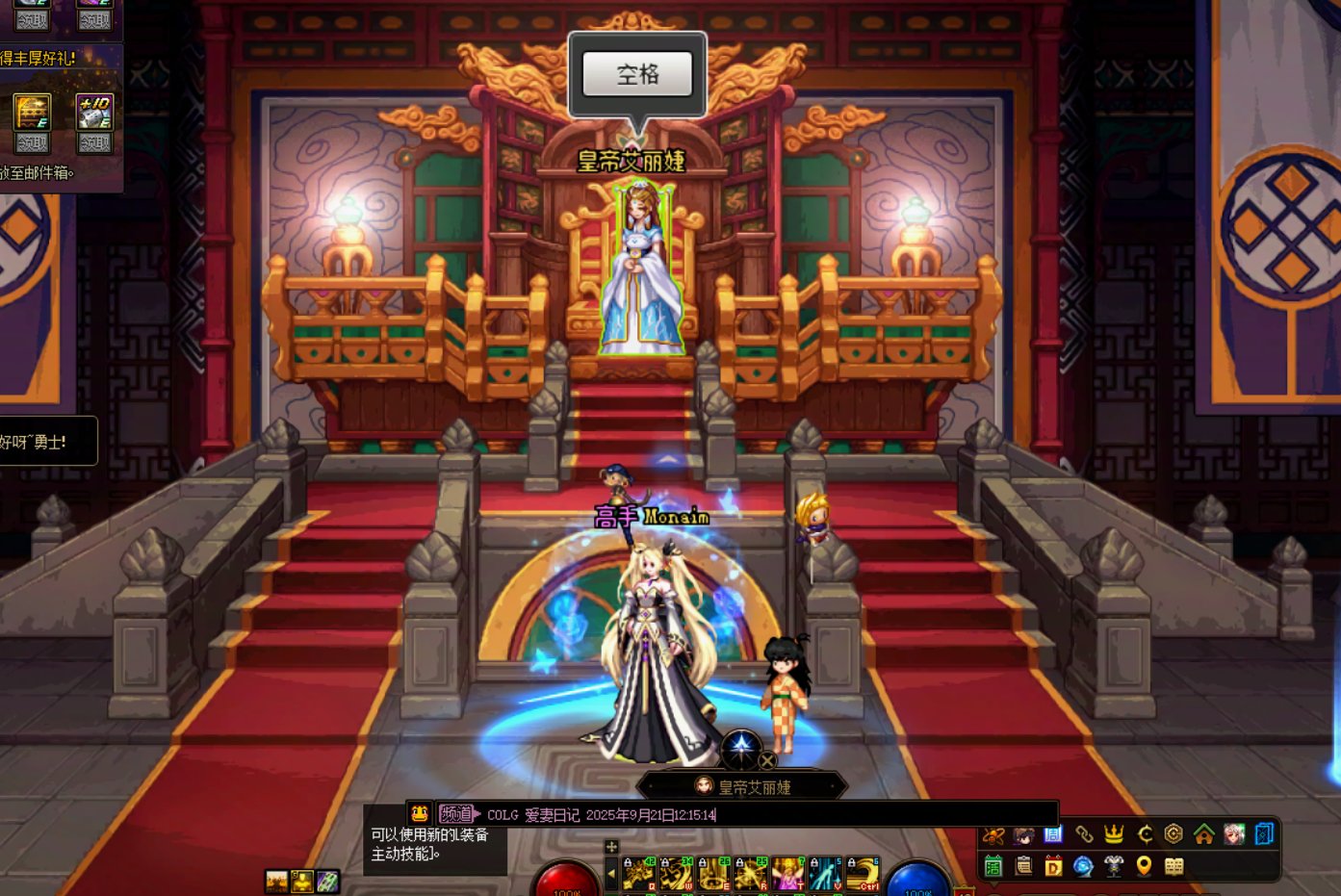The height and width of the screenshot is (896, 1341).
Task: Open the blue card deck icon
Action: coord(1264,834)
